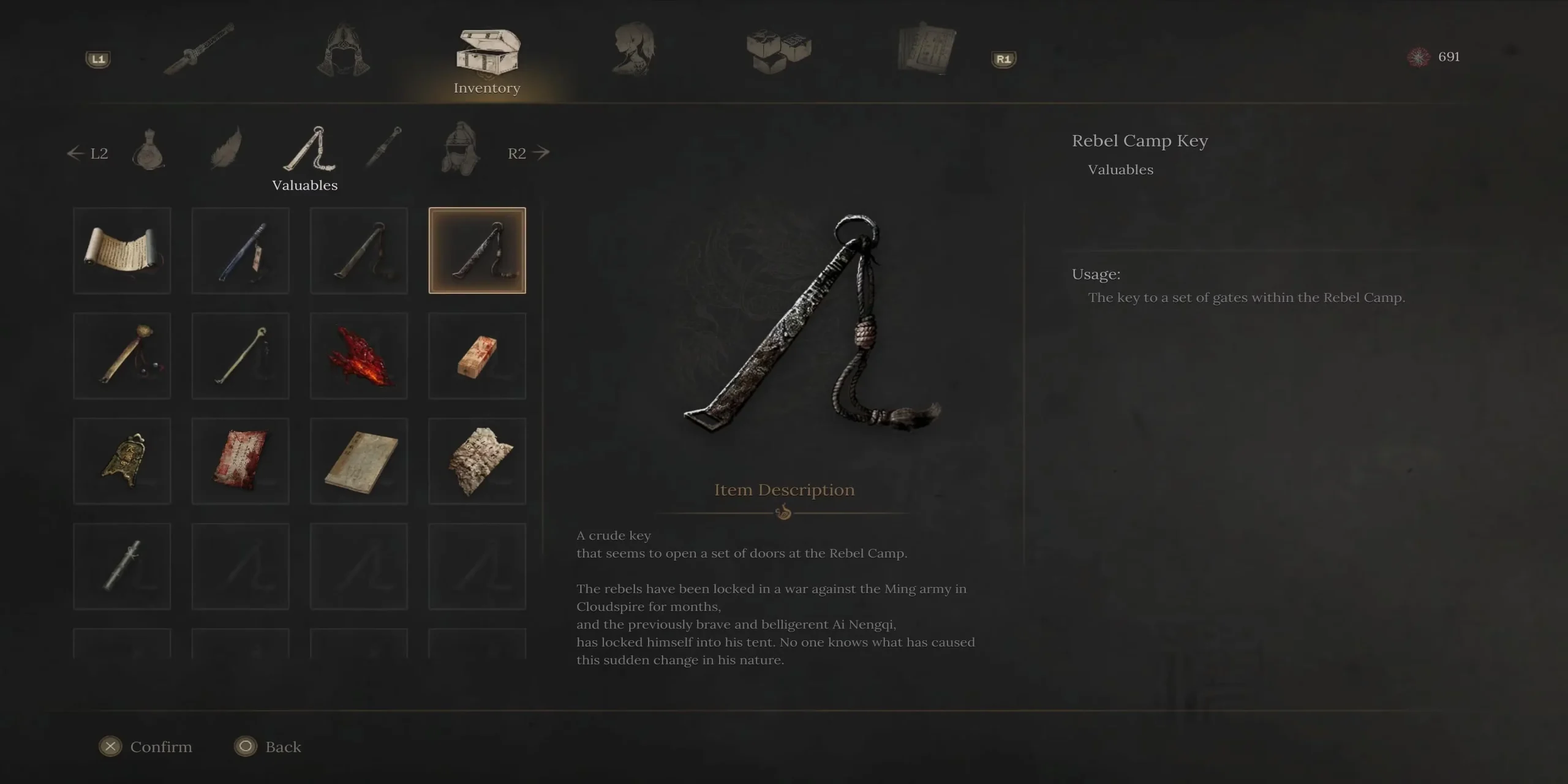Select the highlighted Rebel Camp Key slot

pyautogui.click(x=477, y=251)
